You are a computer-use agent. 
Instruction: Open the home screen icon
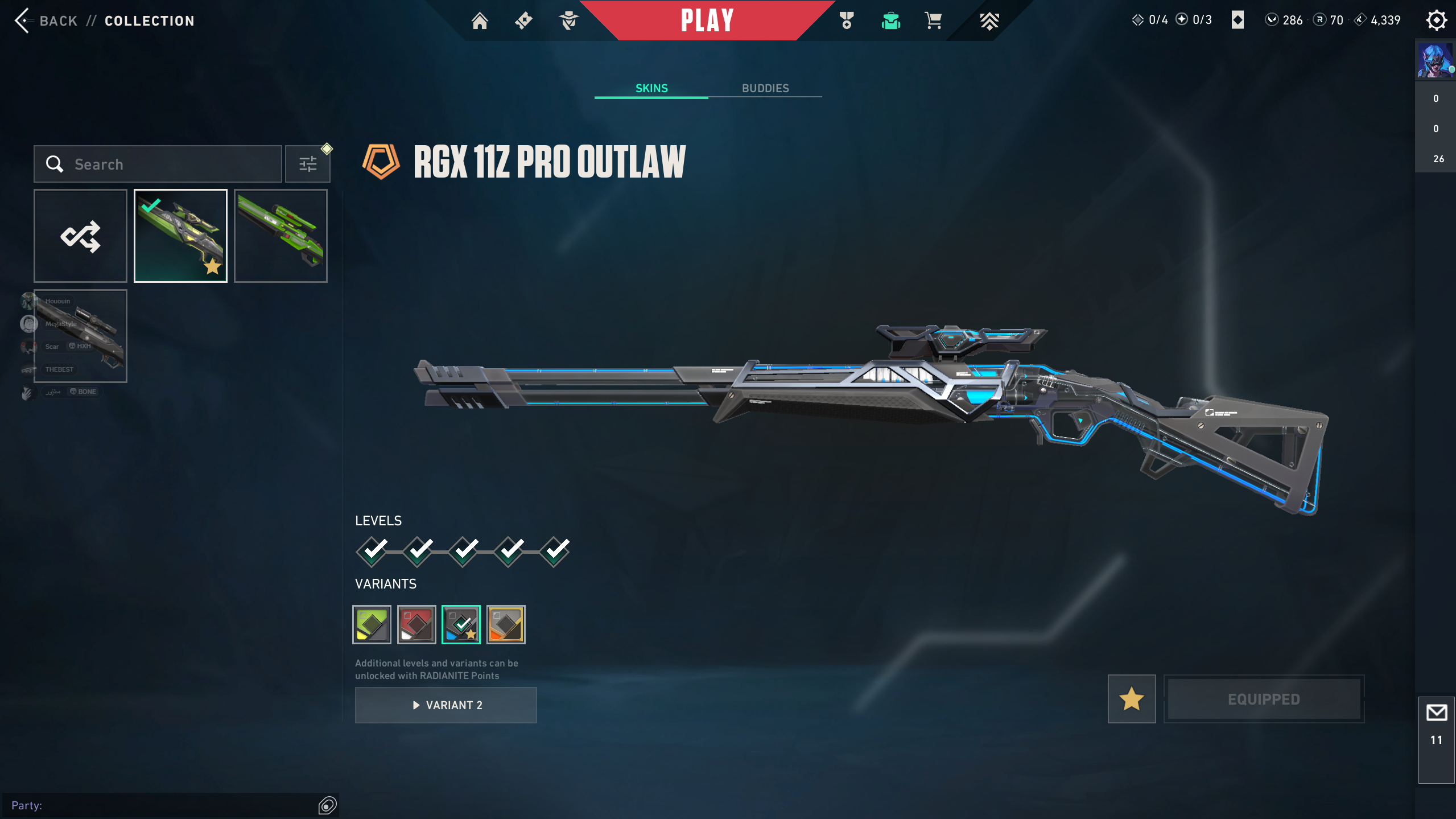(x=480, y=21)
